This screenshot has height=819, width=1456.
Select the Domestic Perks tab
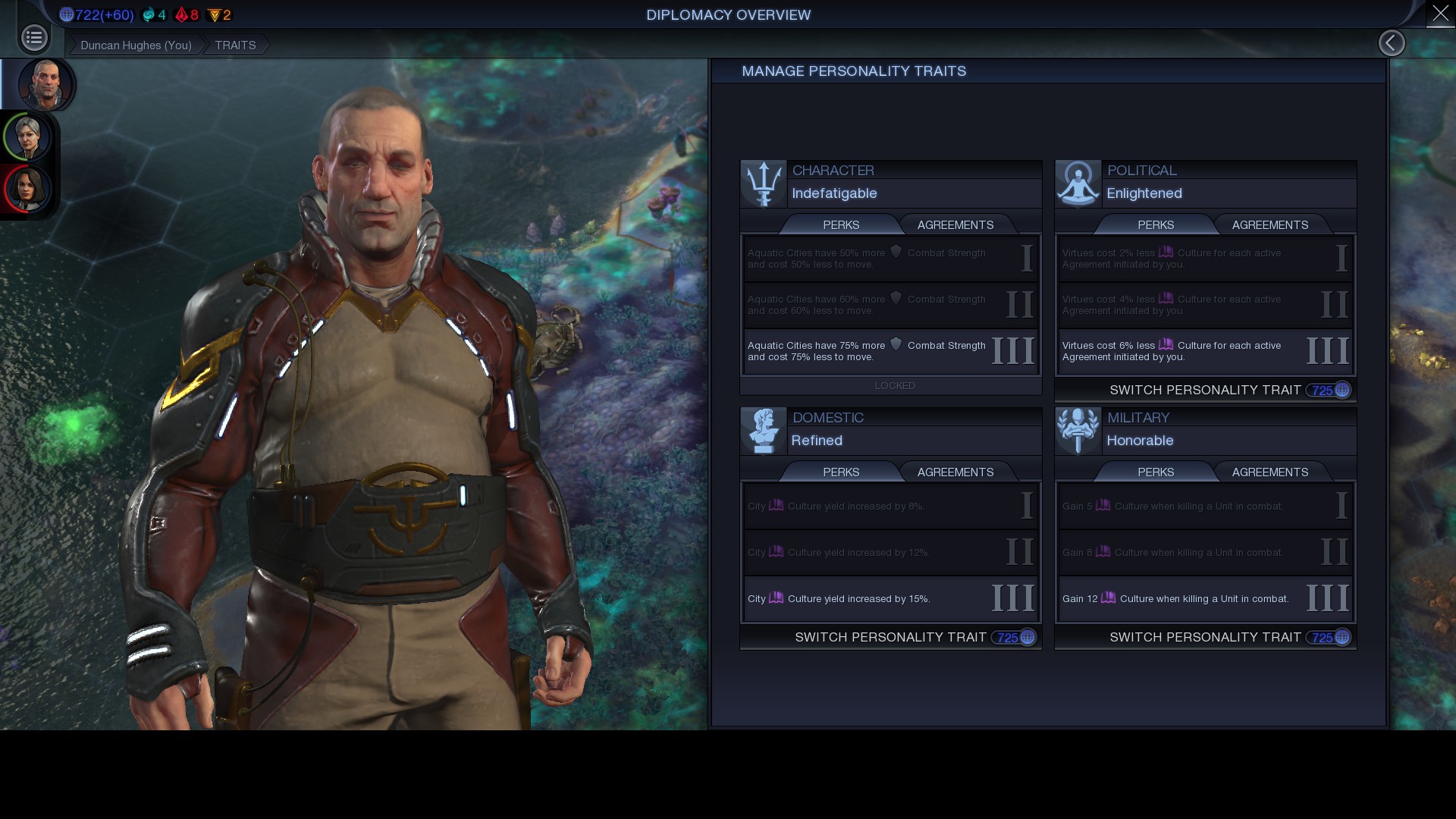coord(841,472)
